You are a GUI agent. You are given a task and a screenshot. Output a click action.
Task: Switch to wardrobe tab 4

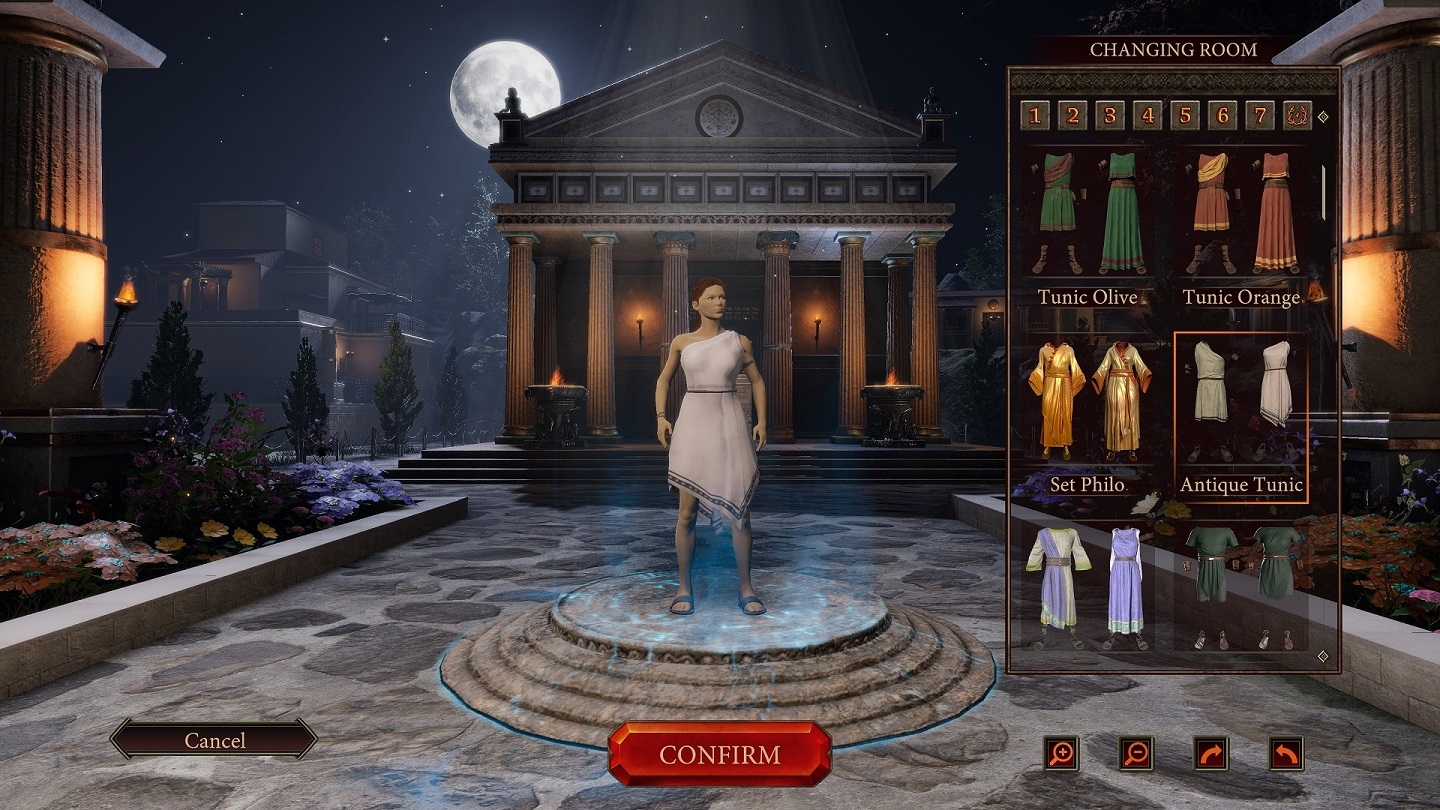1147,116
